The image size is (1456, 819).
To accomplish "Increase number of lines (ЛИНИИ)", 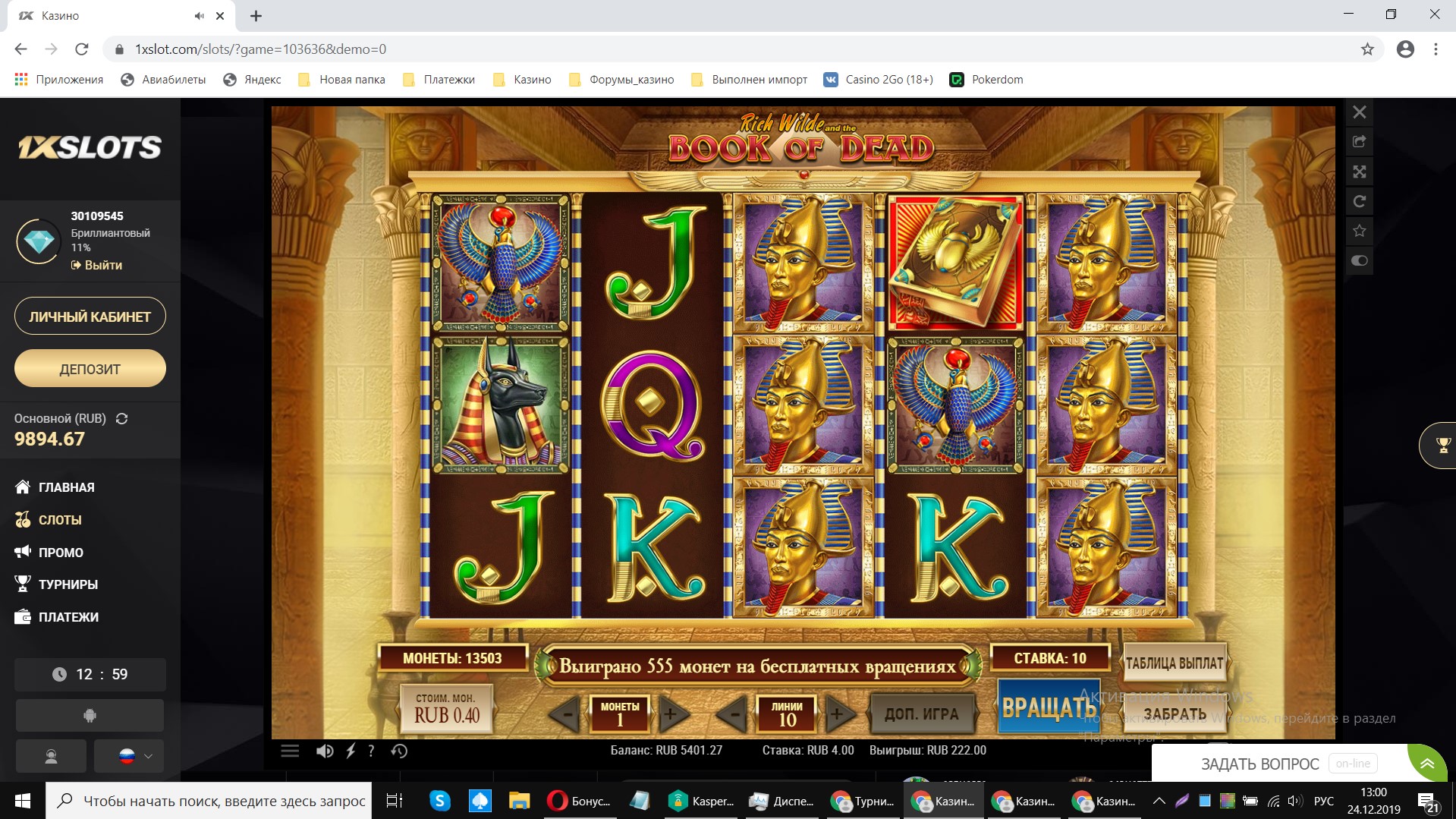I will click(x=838, y=713).
